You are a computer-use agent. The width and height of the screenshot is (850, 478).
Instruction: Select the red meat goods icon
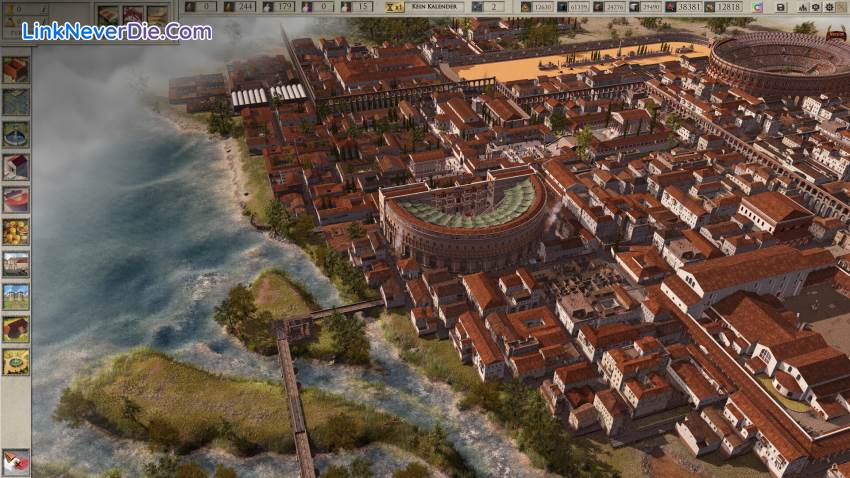(132, 15)
